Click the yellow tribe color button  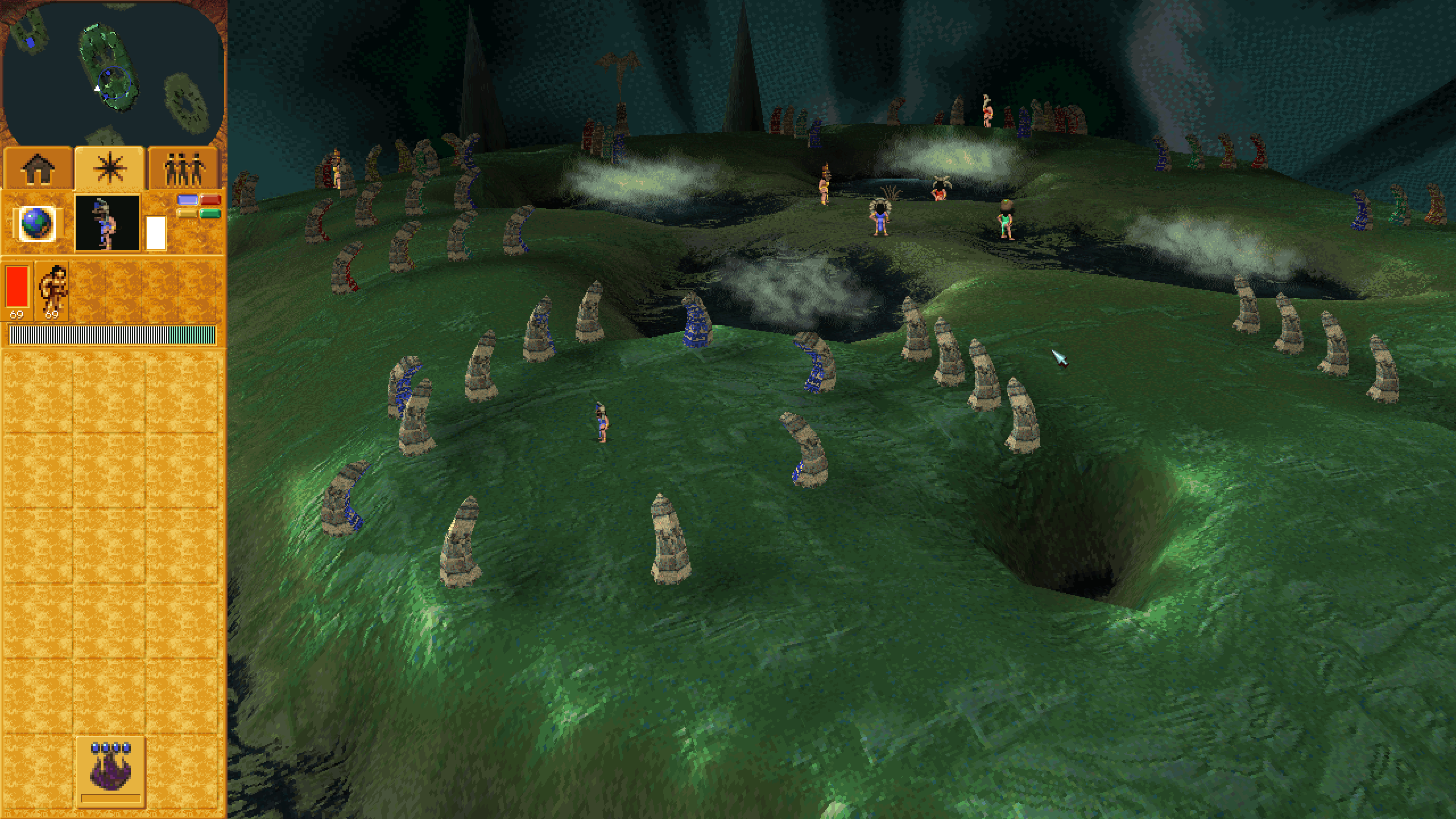[x=187, y=213]
